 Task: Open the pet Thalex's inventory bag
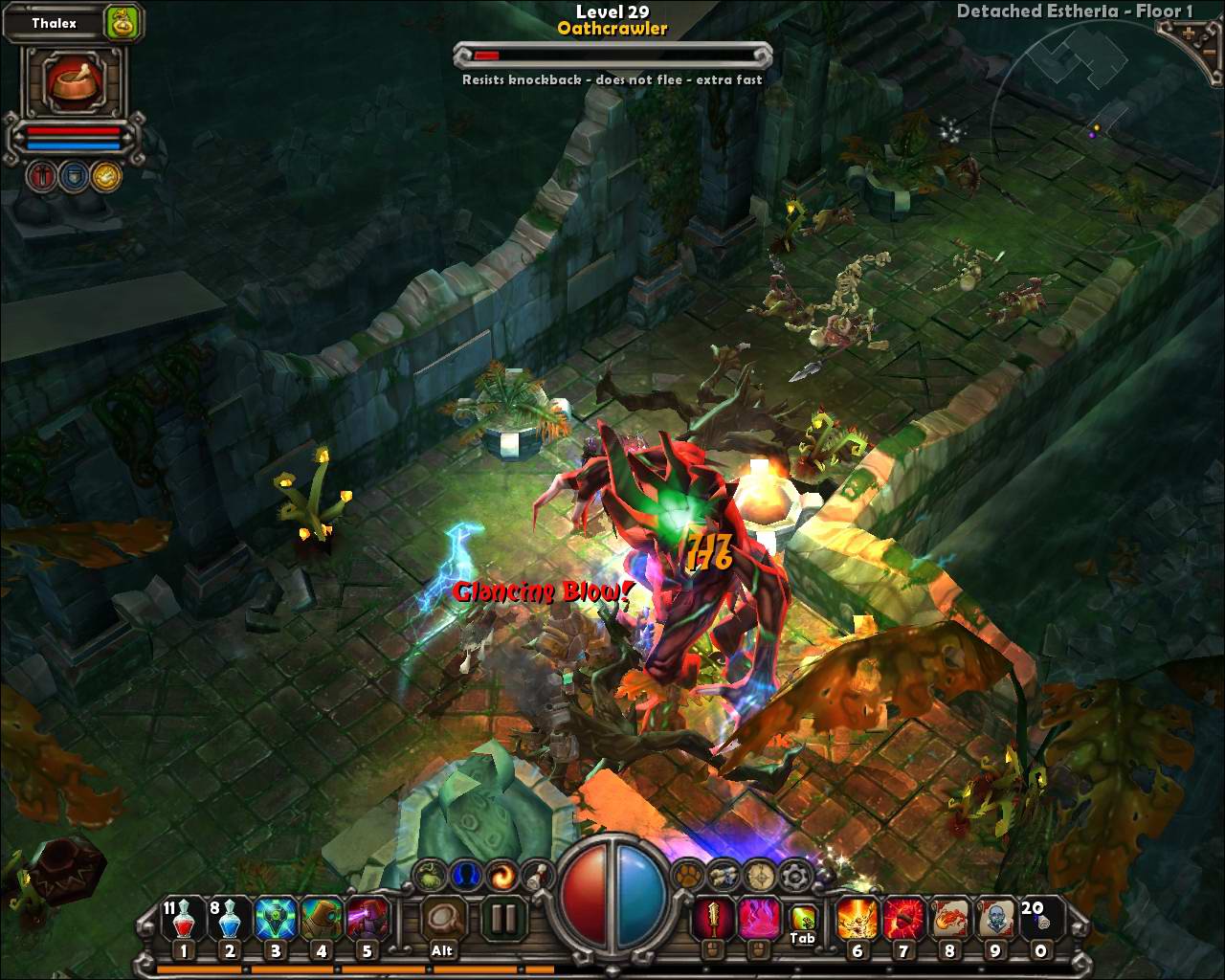tap(121, 23)
